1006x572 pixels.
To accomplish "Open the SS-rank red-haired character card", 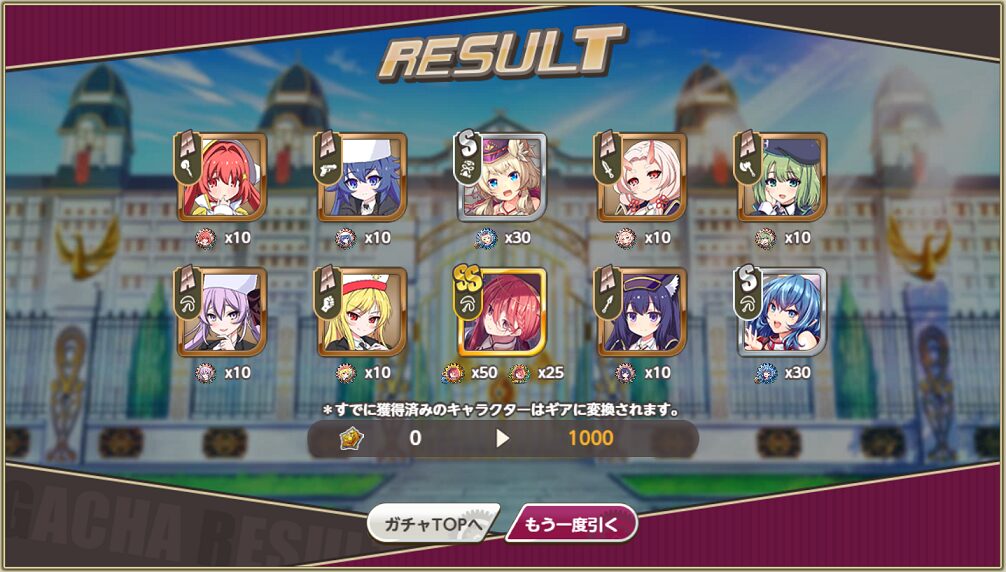I will (x=503, y=312).
